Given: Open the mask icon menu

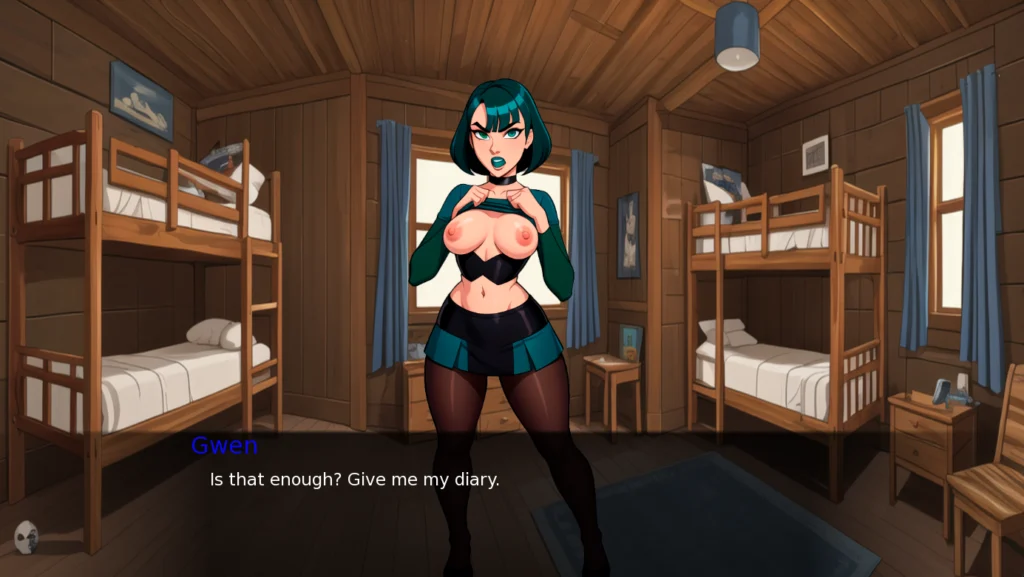Looking at the screenshot, I should click(27, 537).
